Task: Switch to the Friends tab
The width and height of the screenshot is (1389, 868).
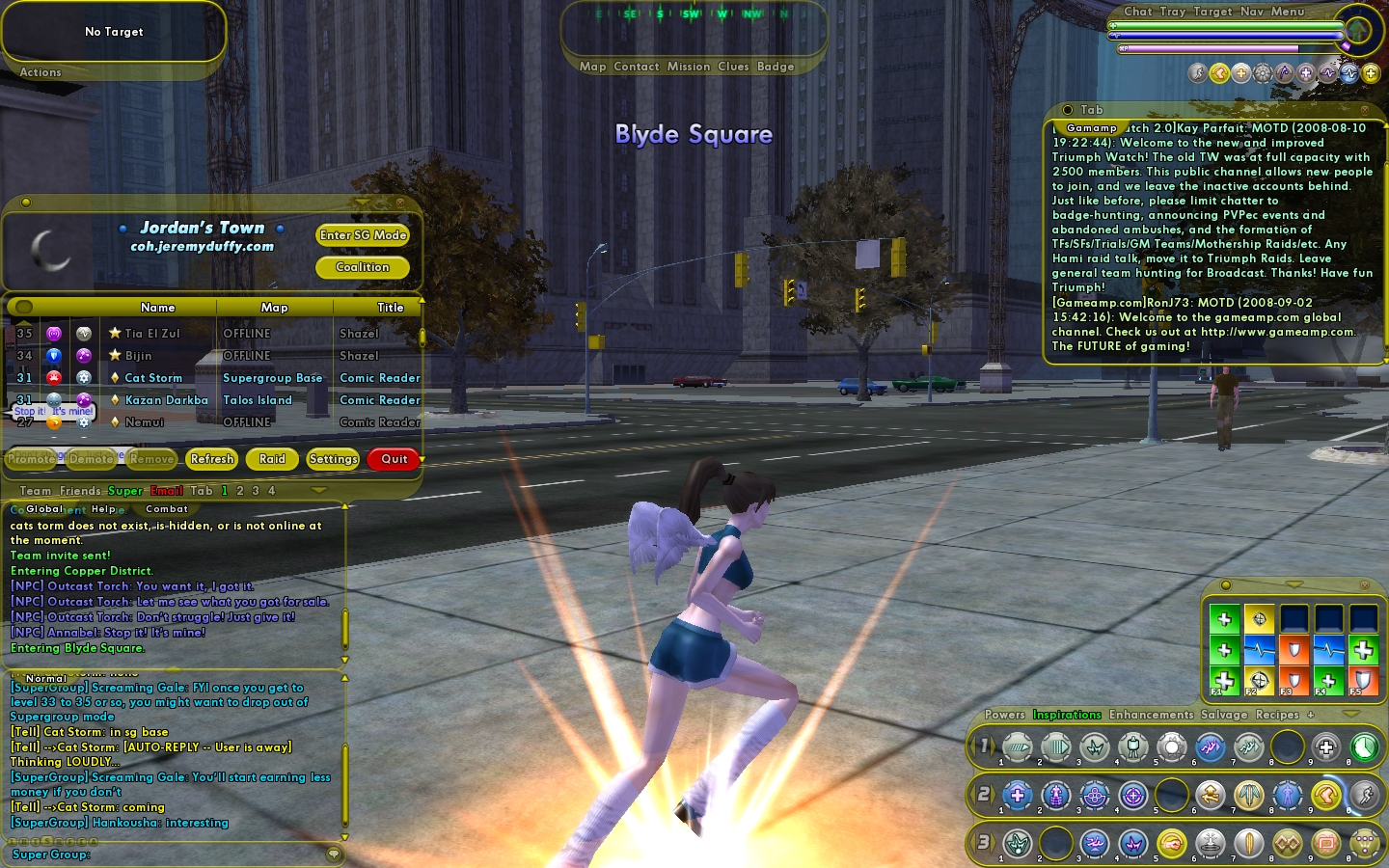Action: point(81,491)
